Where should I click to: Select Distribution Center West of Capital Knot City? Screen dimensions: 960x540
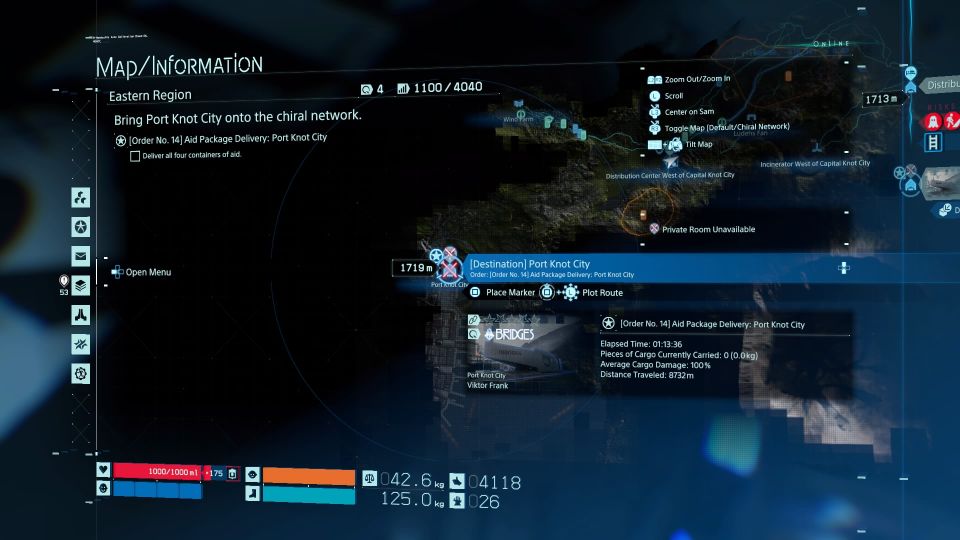coord(670,175)
